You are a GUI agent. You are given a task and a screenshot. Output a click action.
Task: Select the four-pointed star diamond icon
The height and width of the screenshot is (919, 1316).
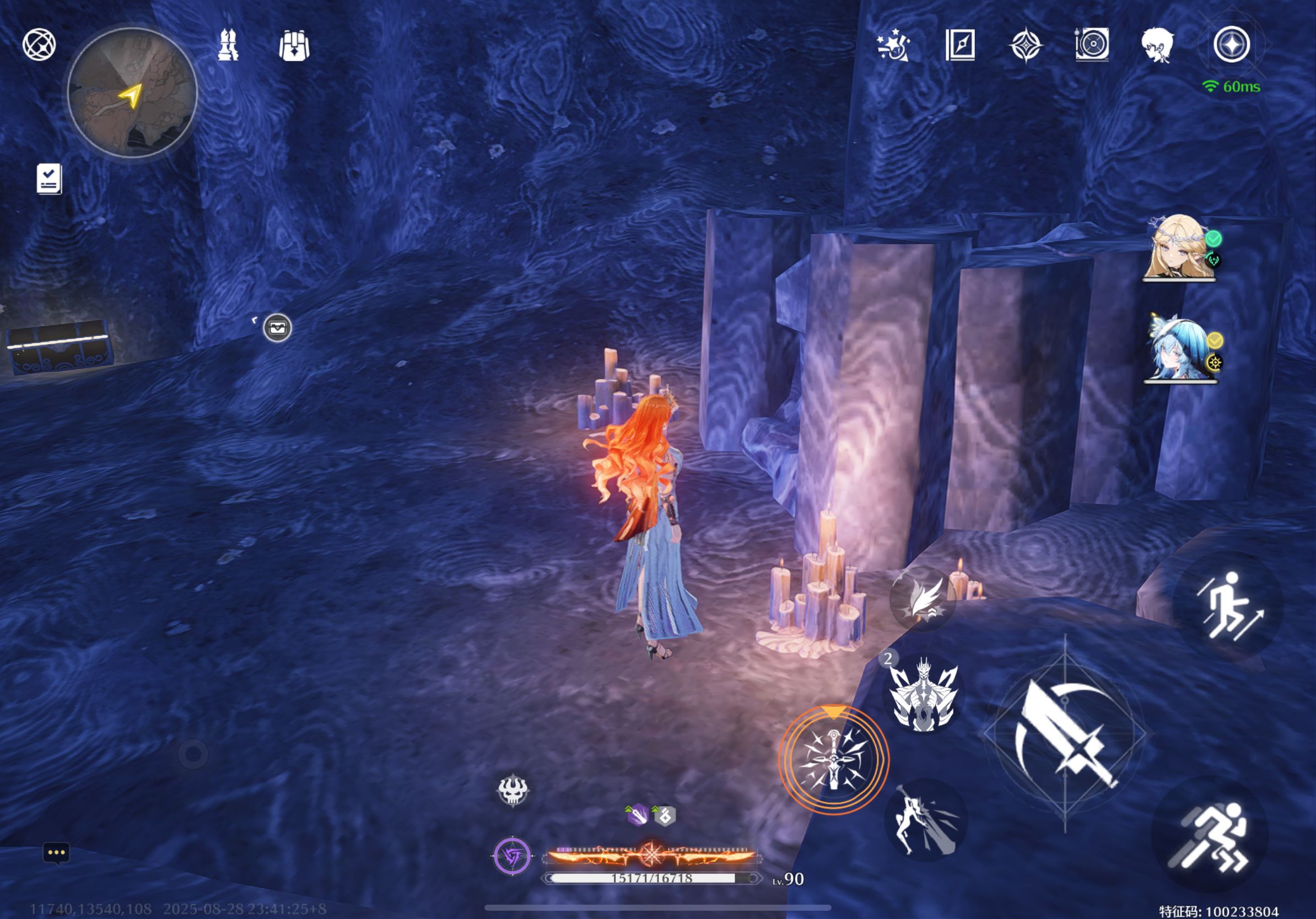tap(1026, 45)
